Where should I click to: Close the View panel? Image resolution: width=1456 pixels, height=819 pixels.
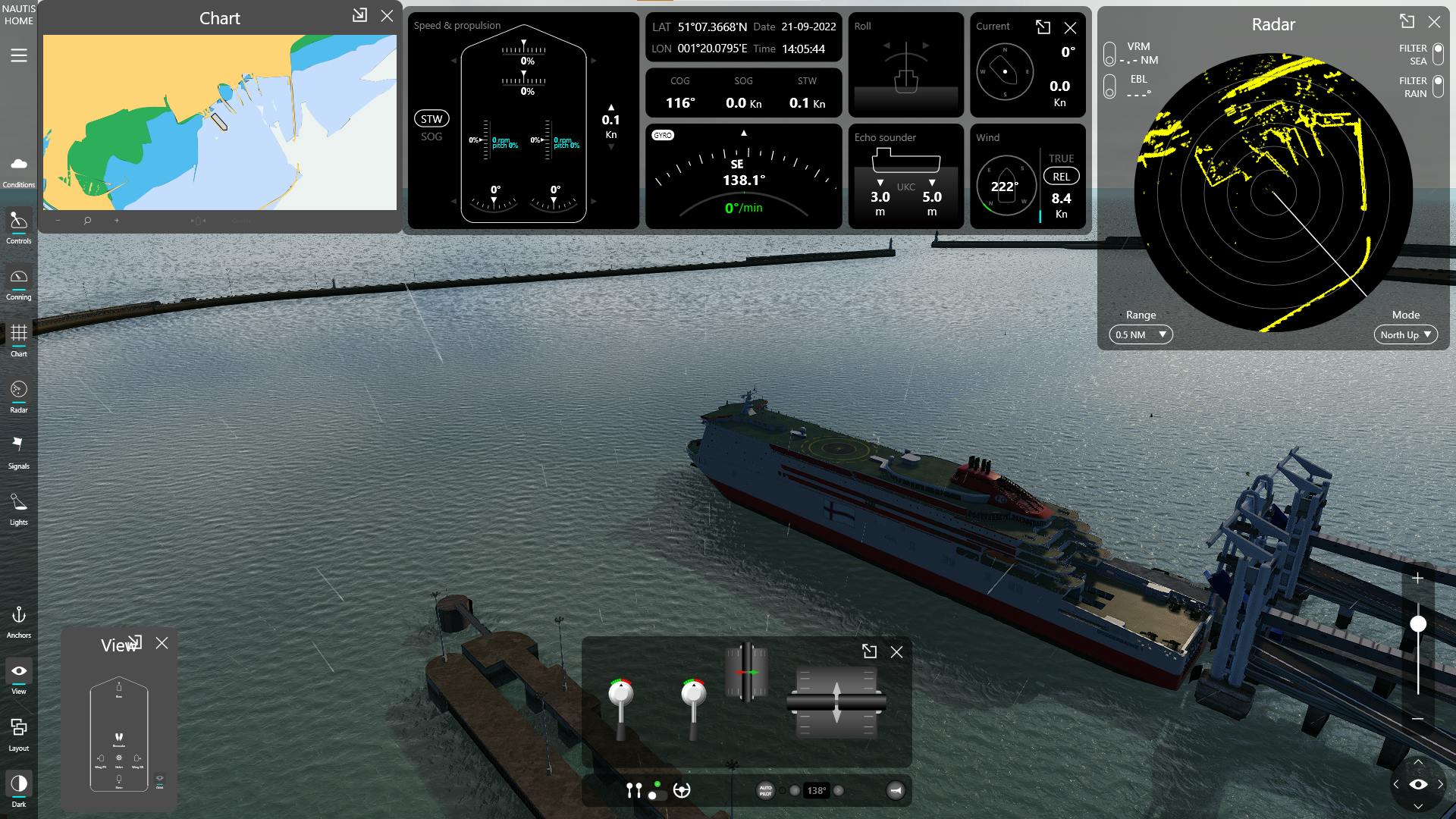(x=162, y=643)
